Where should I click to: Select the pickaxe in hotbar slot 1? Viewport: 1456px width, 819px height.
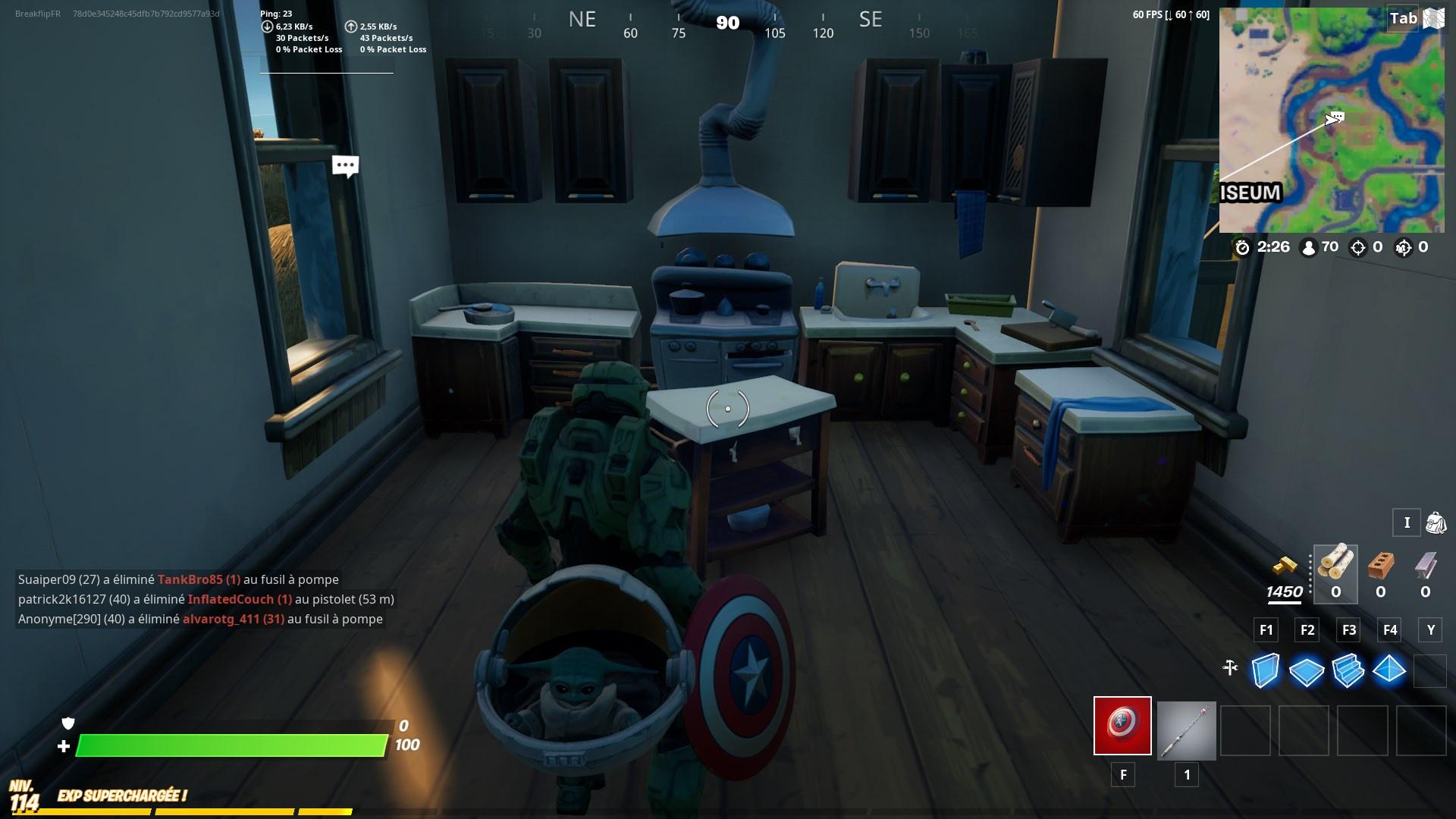point(1185,730)
